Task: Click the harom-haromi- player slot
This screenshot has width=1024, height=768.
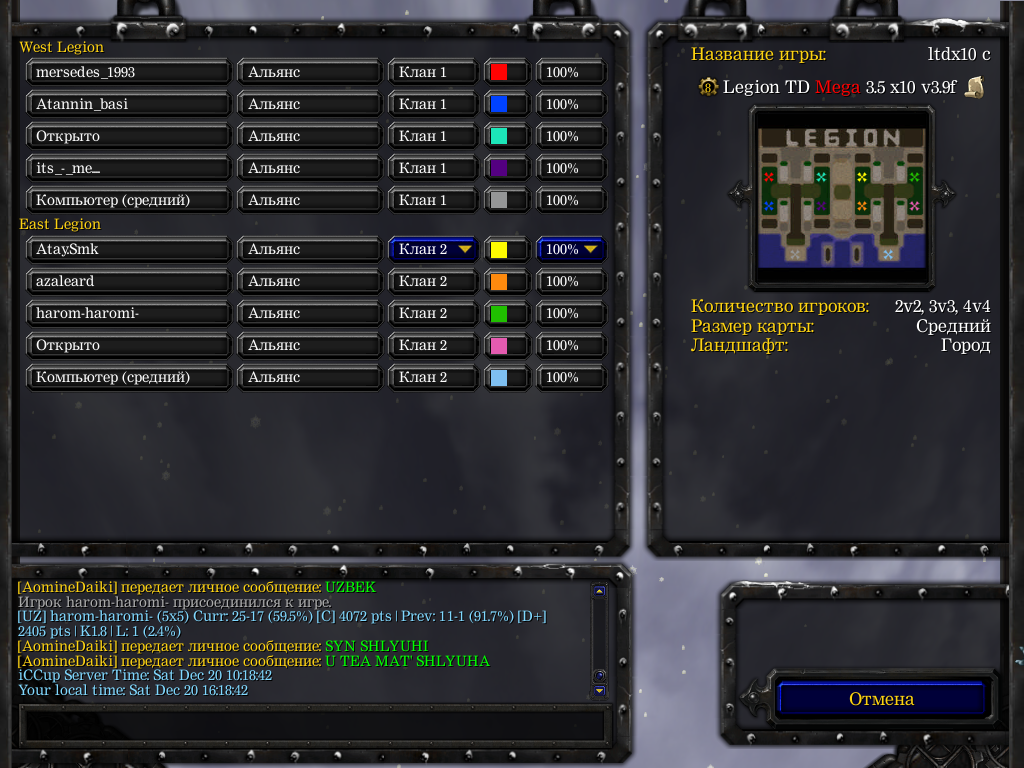Action: 129,313
